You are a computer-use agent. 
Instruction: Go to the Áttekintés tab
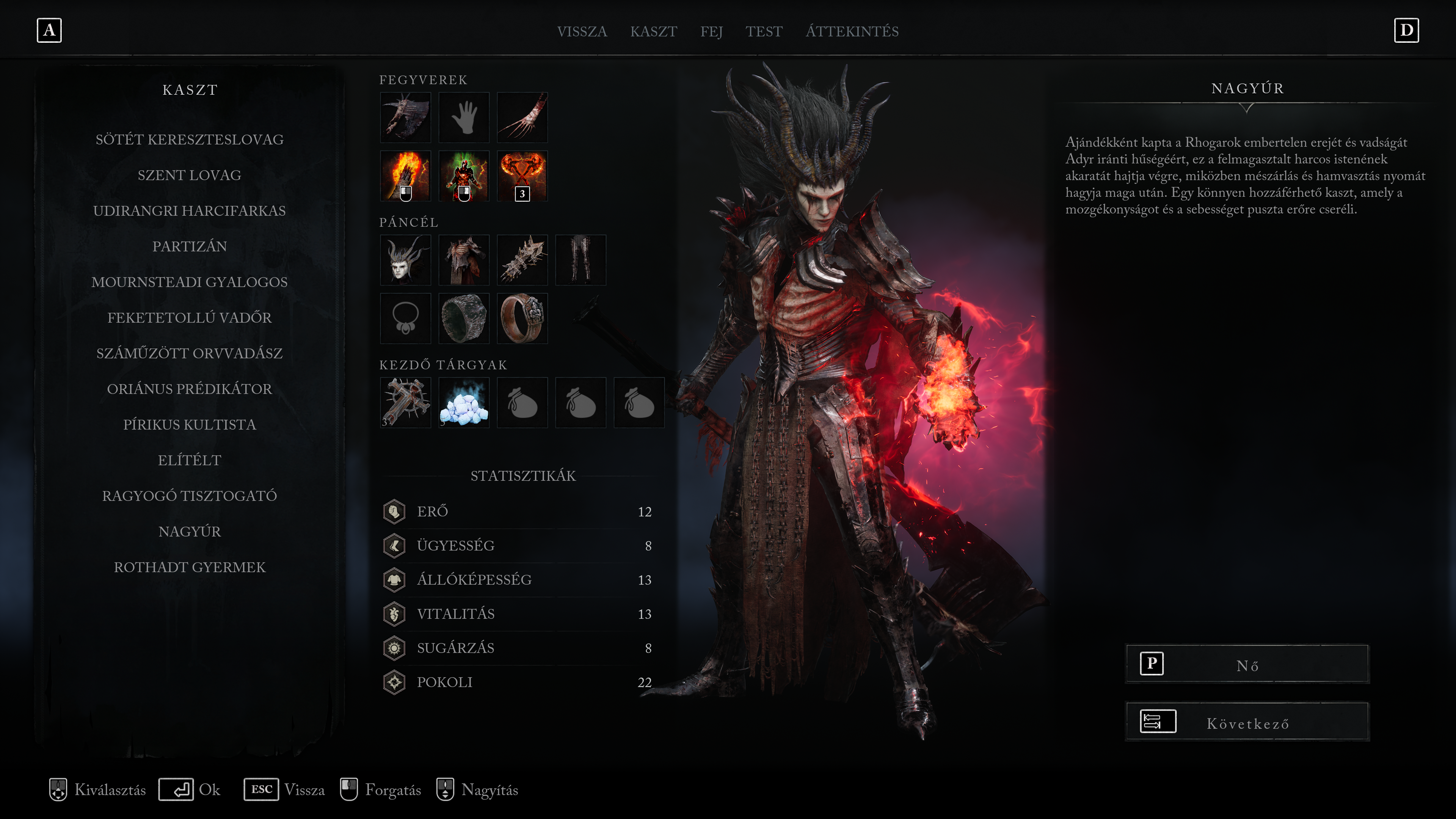(x=852, y=31)
